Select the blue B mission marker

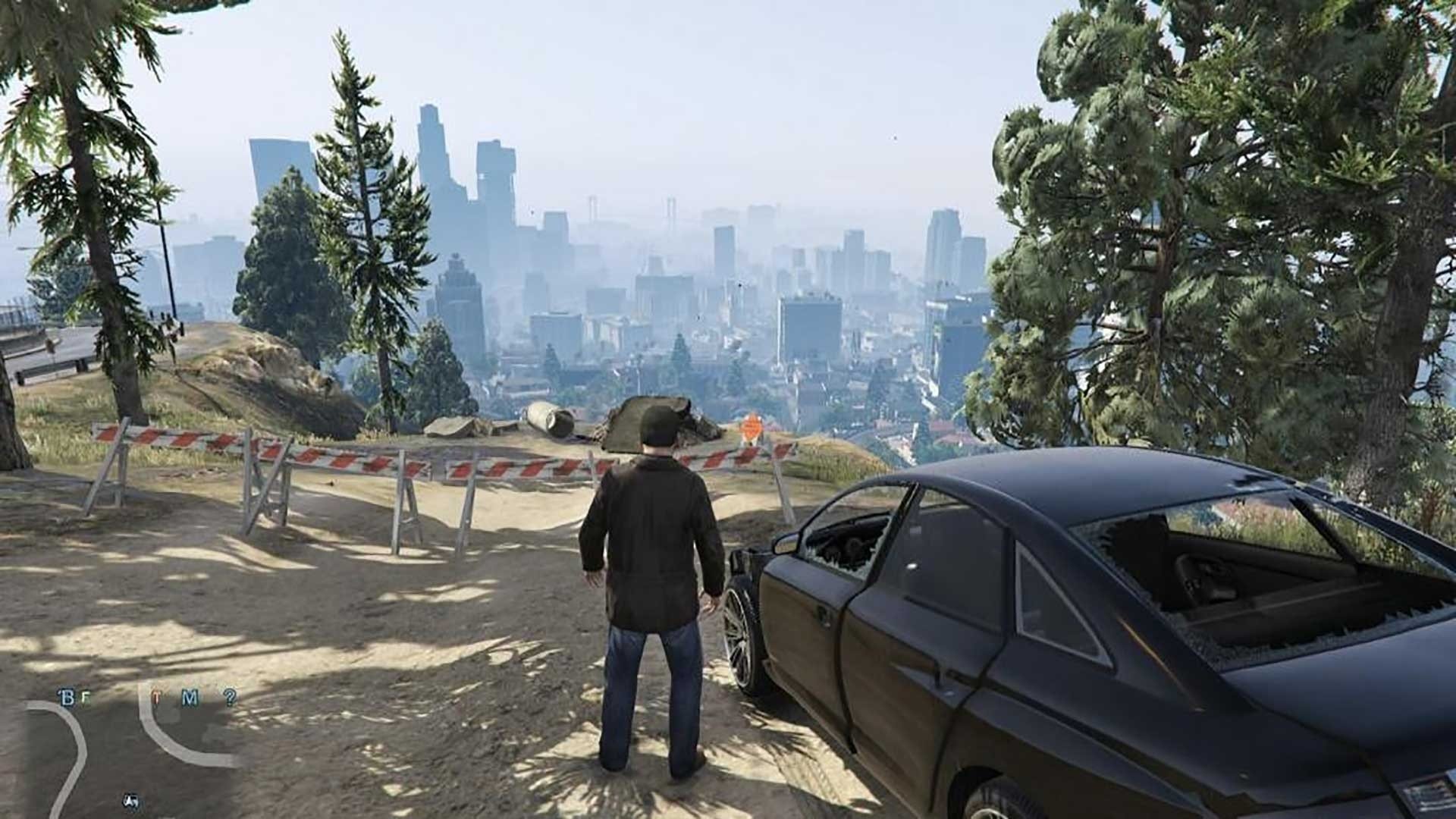coord(67,698)
